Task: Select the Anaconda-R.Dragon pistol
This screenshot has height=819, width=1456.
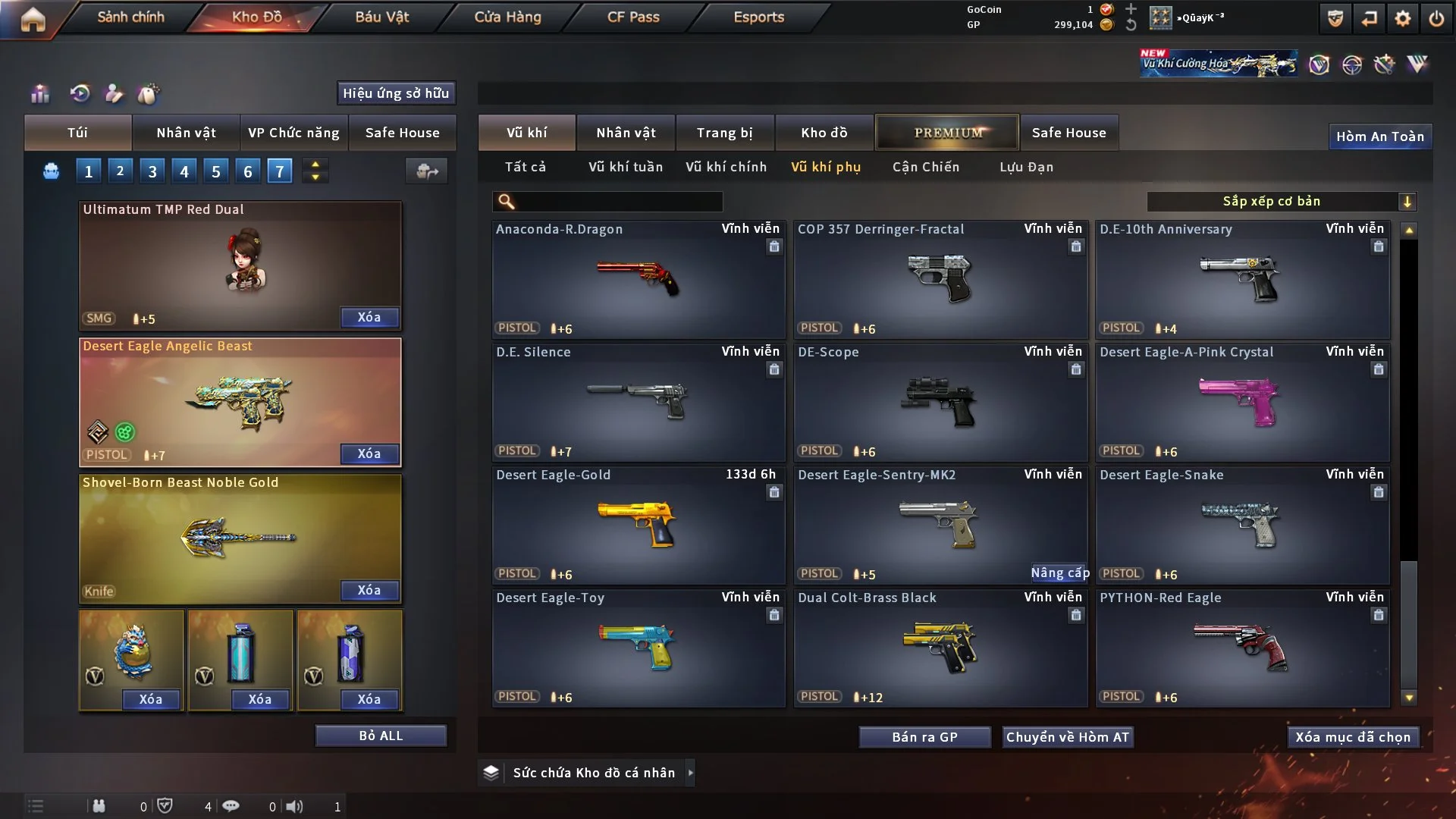Action: click(x=638, y=279)
